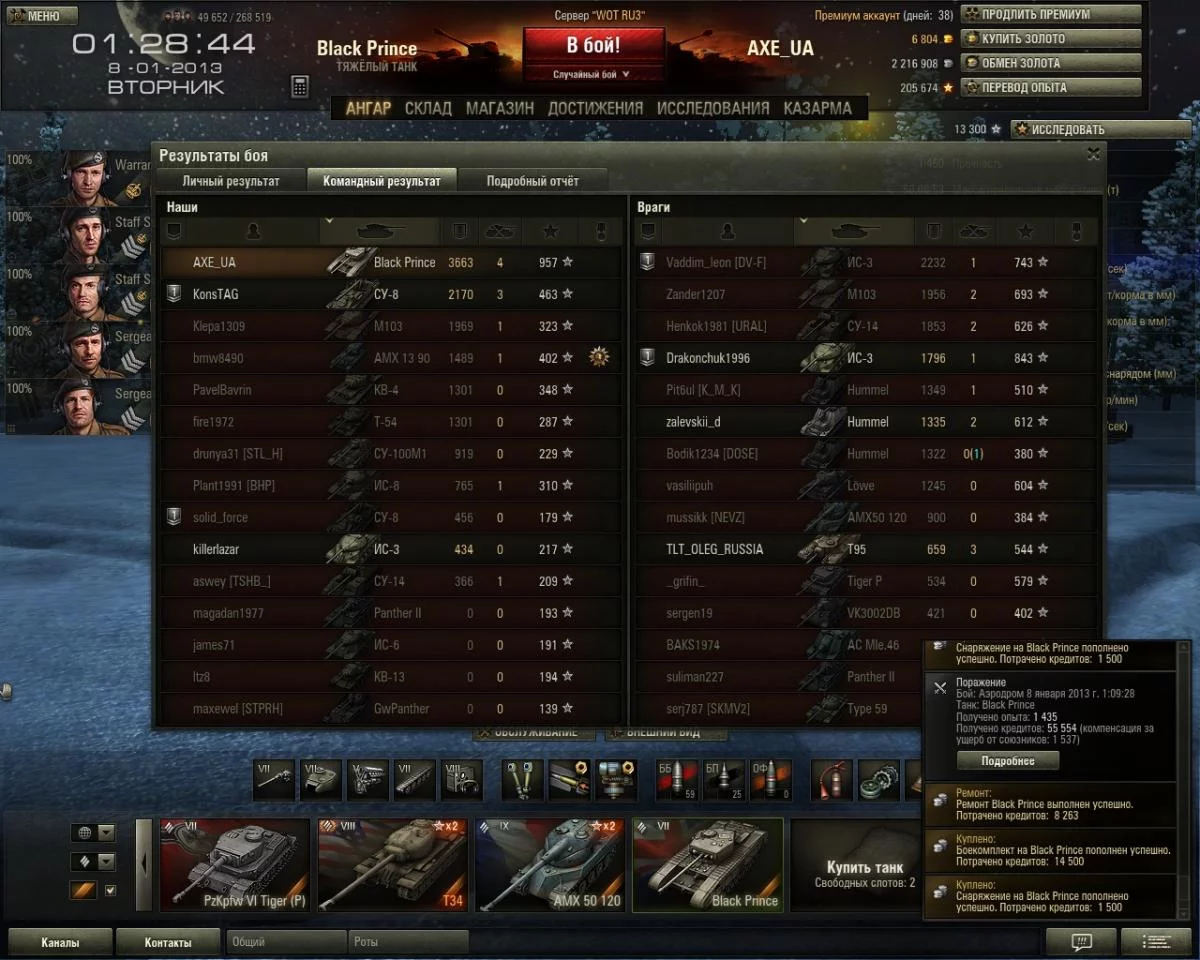Image resolution: width=1200 pixels, height=960 pixels.
Task: Open the Склад section
Action: tap(428, 108)
